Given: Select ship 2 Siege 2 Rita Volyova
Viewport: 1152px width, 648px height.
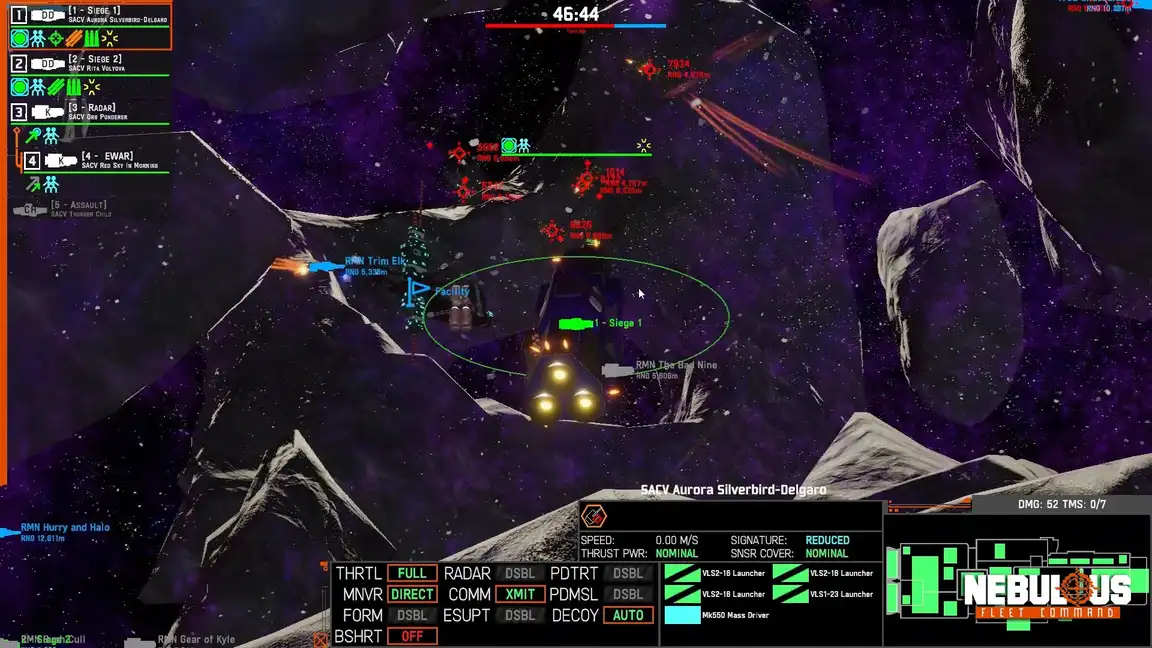Looking at the screenshot, I should (90, 64).
